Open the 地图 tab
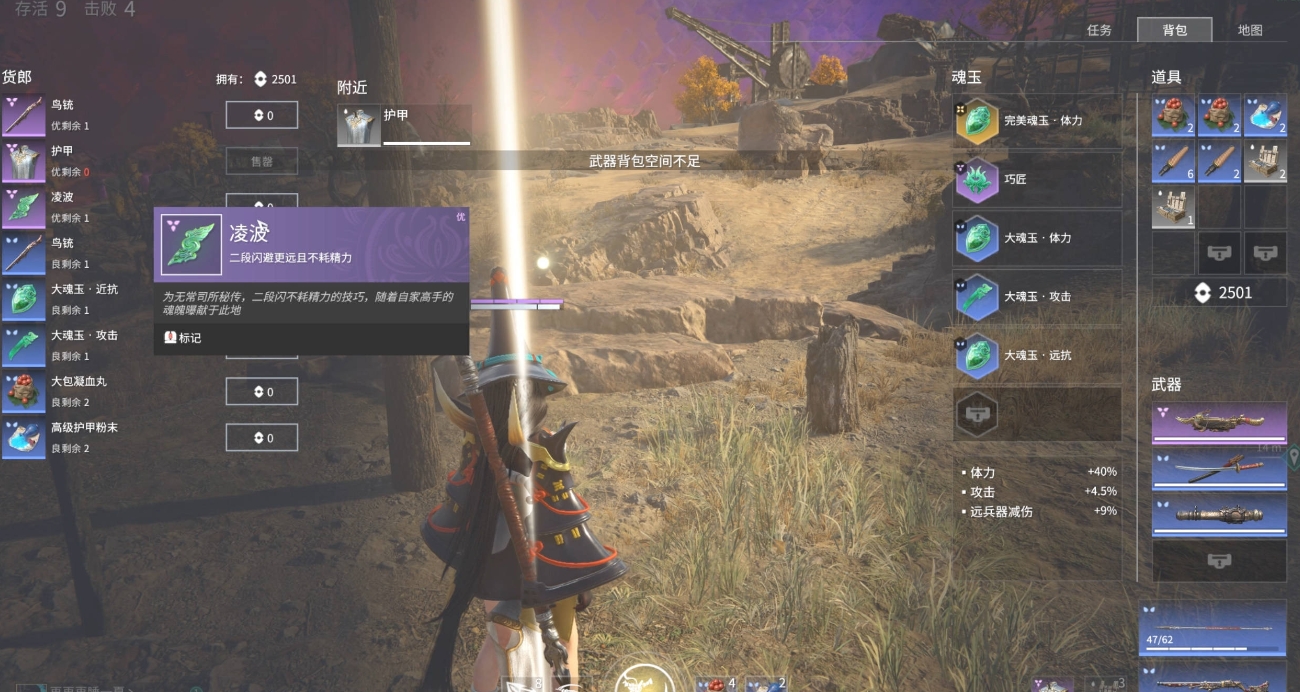The width and height of the screenshot is (1300, 692). (1250, 30)
